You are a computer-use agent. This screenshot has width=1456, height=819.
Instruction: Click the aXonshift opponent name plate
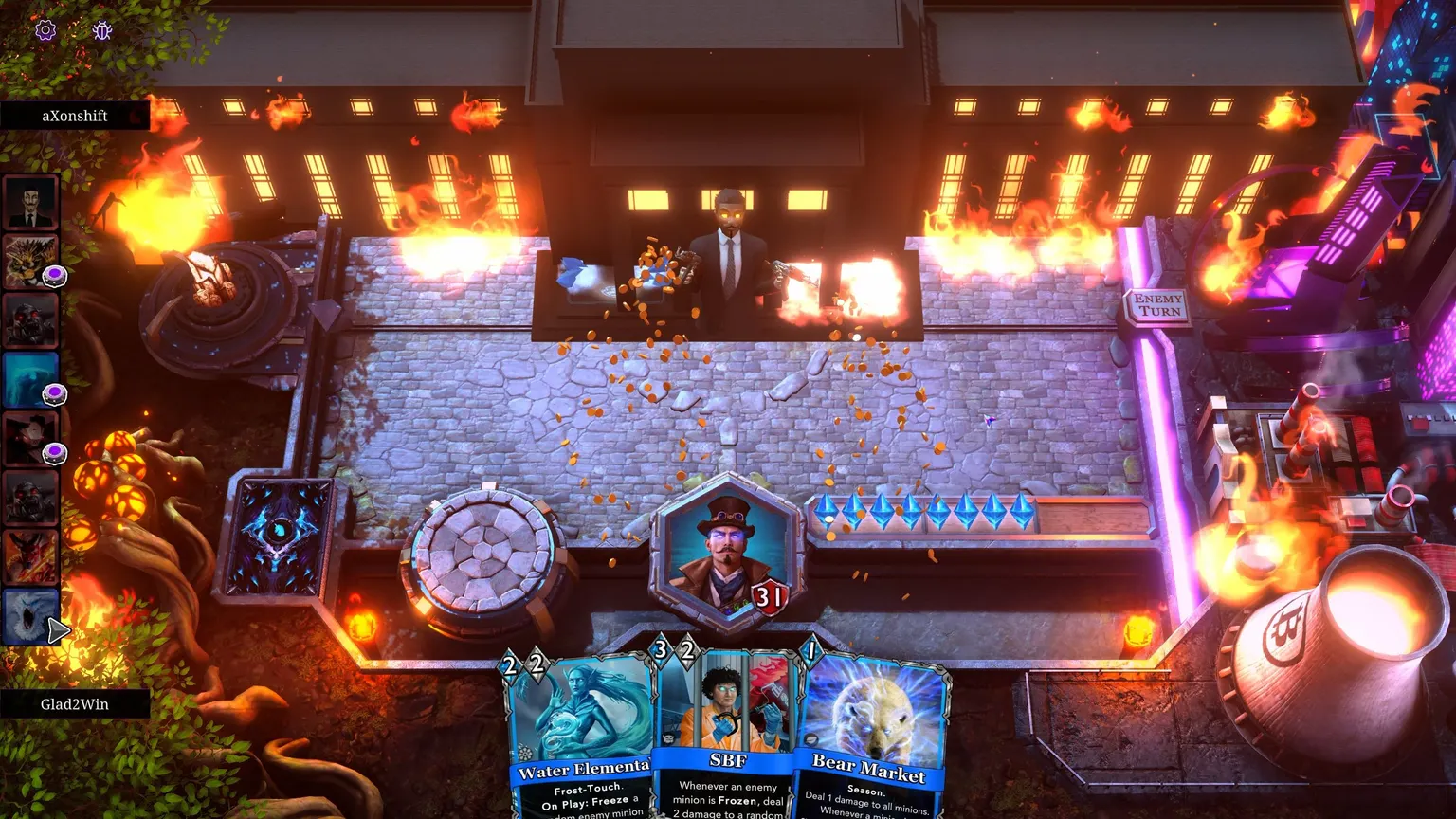[75, 116]
